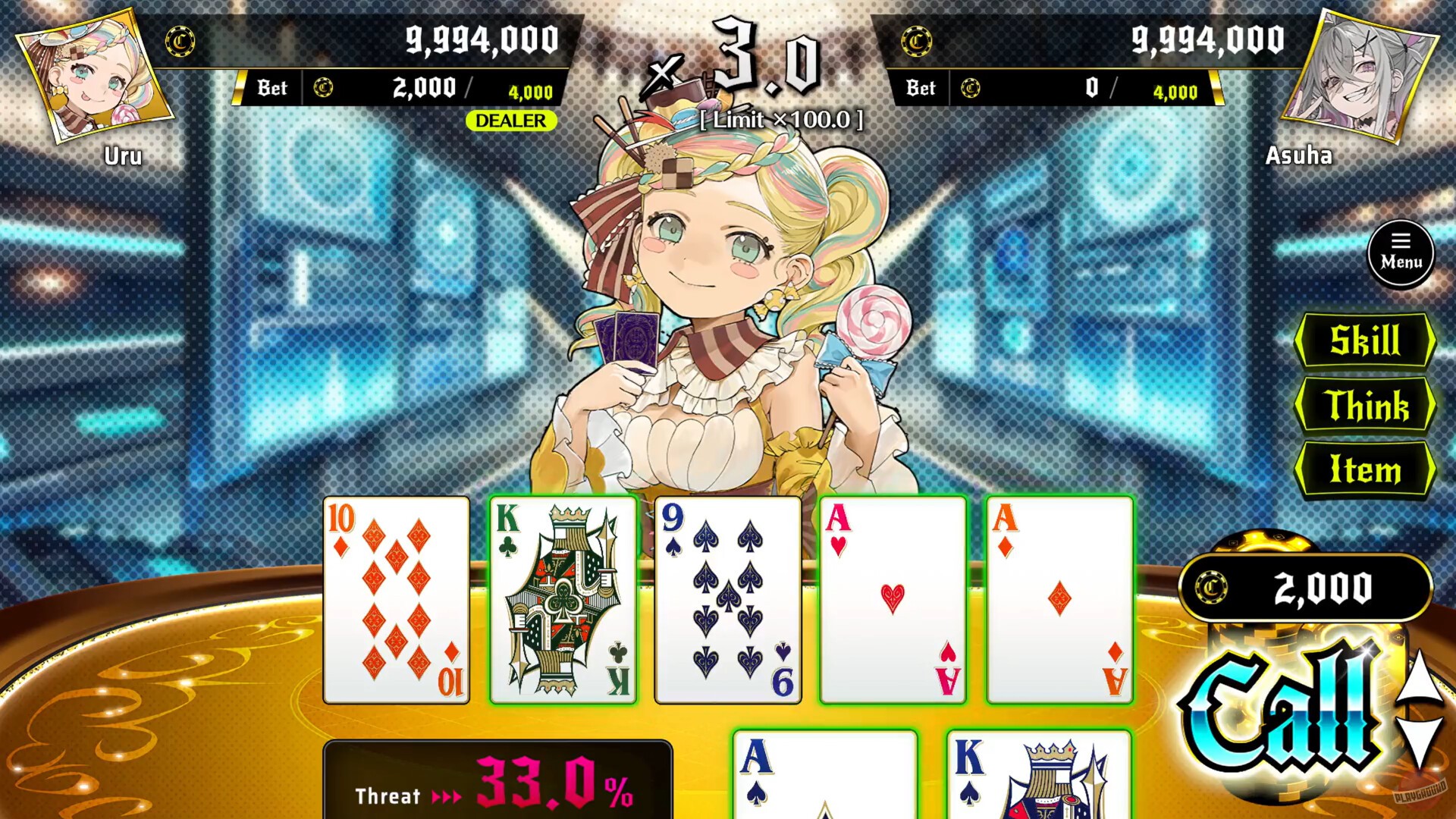Open the Item panel

tap(1365, 470)
